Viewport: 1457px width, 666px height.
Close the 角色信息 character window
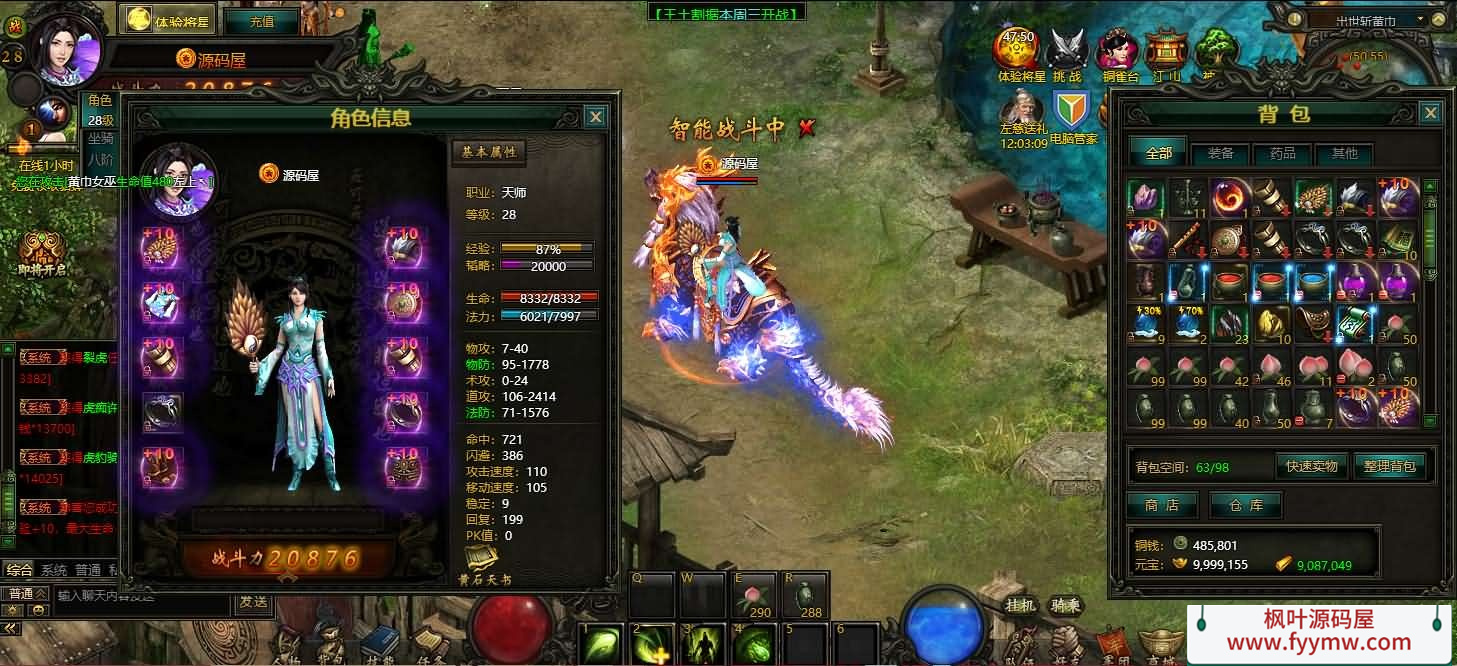(x=595, y=117)
